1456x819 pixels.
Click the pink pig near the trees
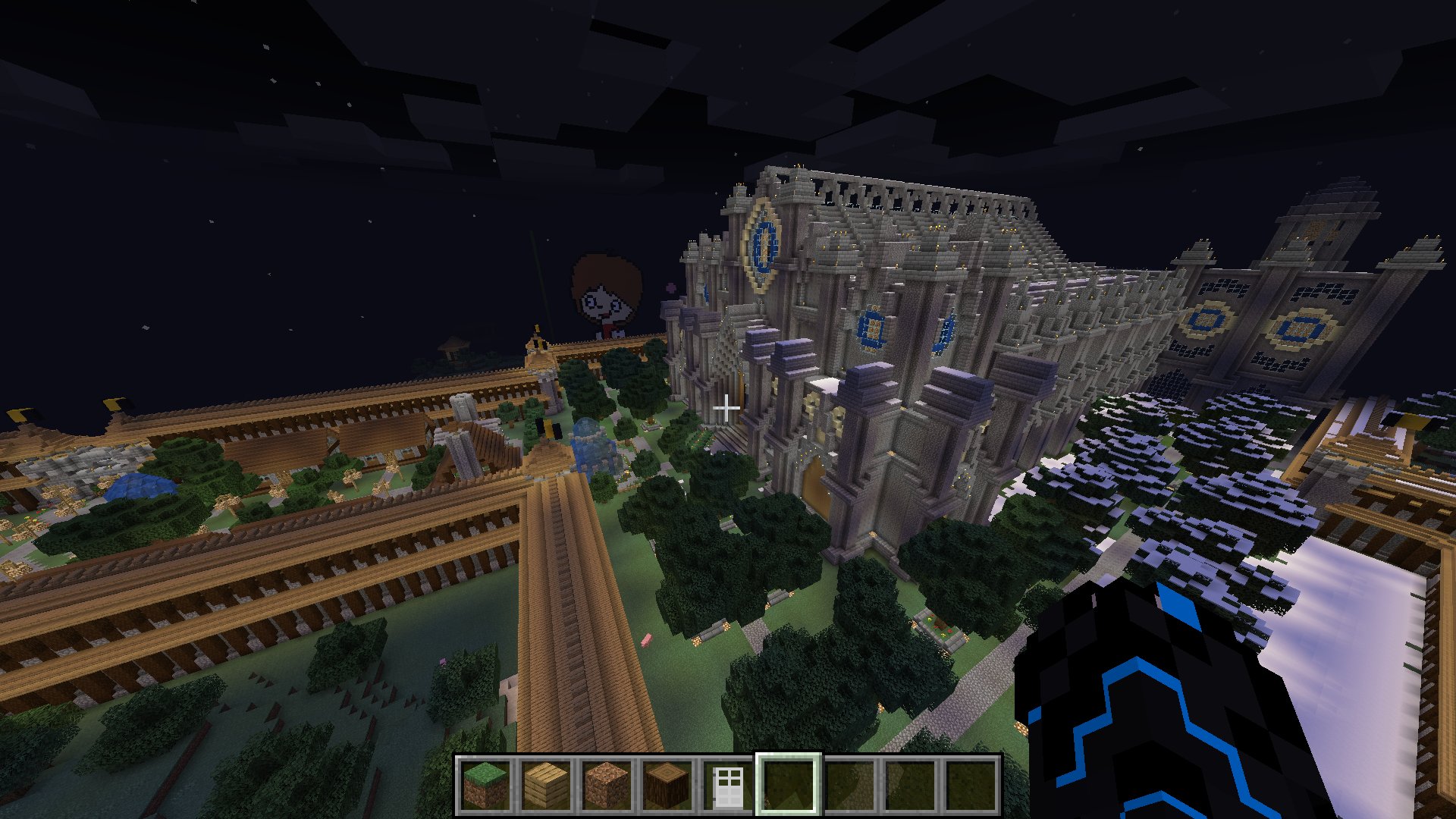(648, 639)
